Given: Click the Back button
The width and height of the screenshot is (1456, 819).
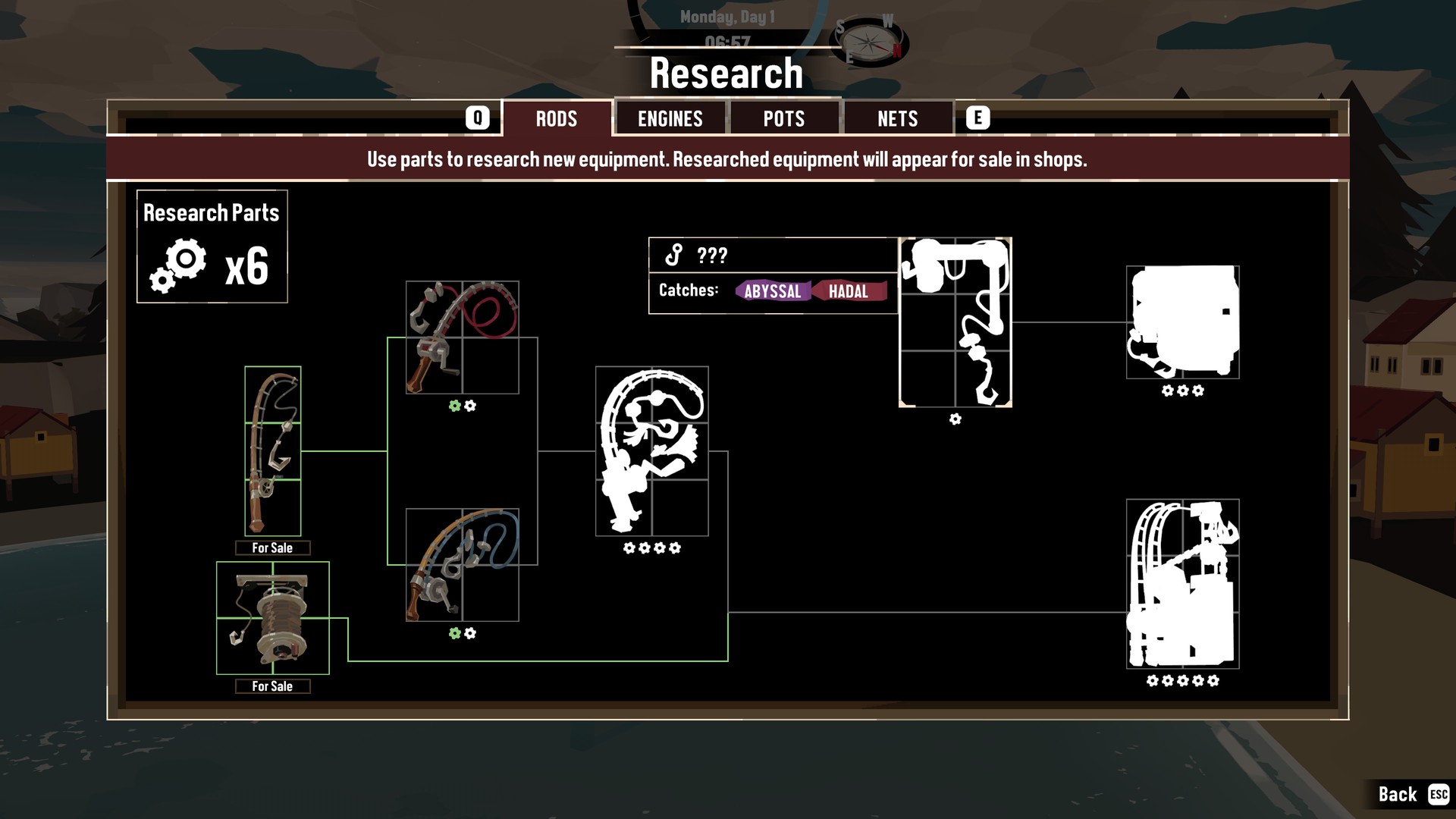Looking at the screenshot, I should pyautogui.click(x=1398, y=793).
